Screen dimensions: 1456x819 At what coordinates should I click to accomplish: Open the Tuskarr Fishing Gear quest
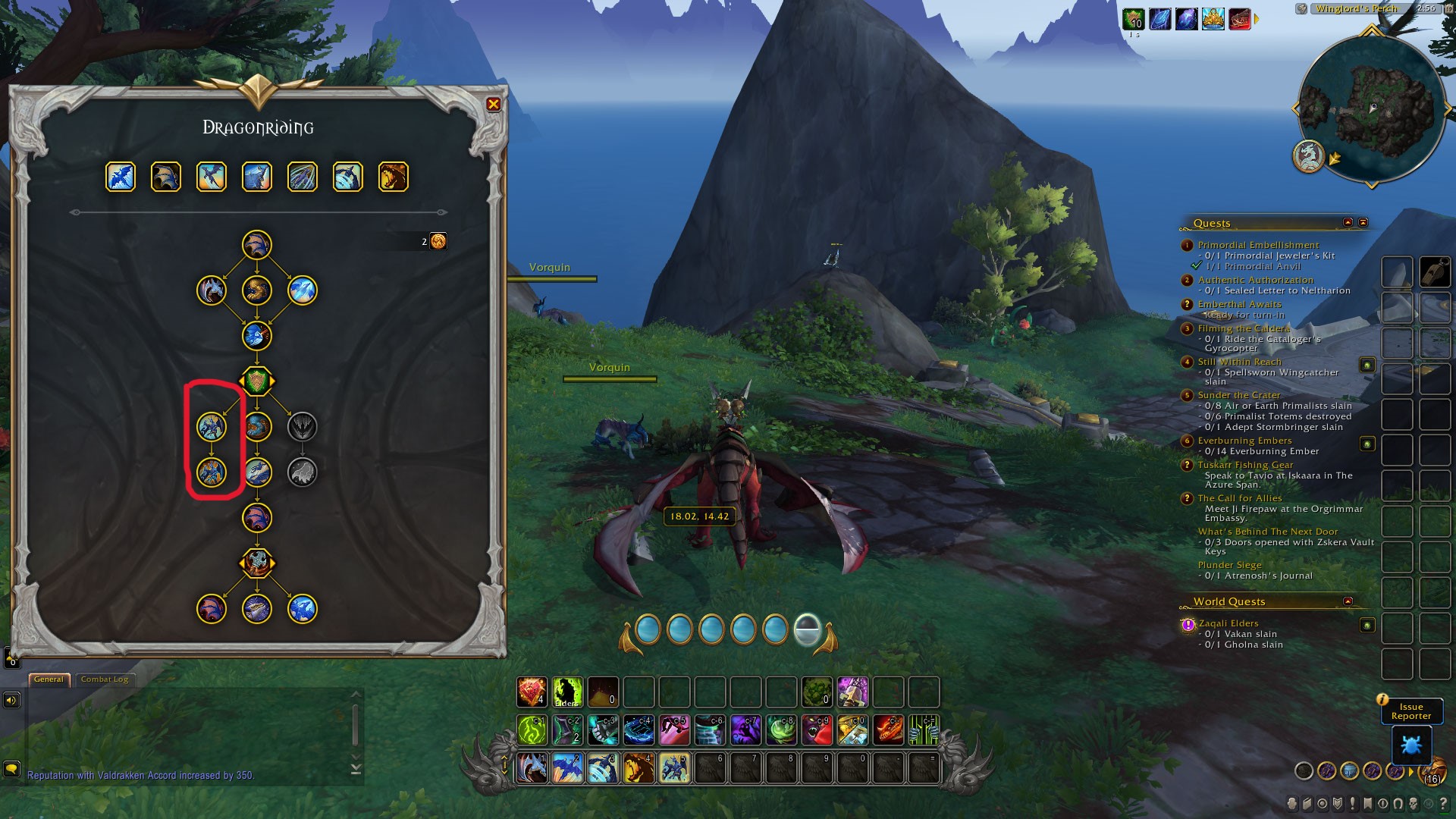tap(1245, 465)
